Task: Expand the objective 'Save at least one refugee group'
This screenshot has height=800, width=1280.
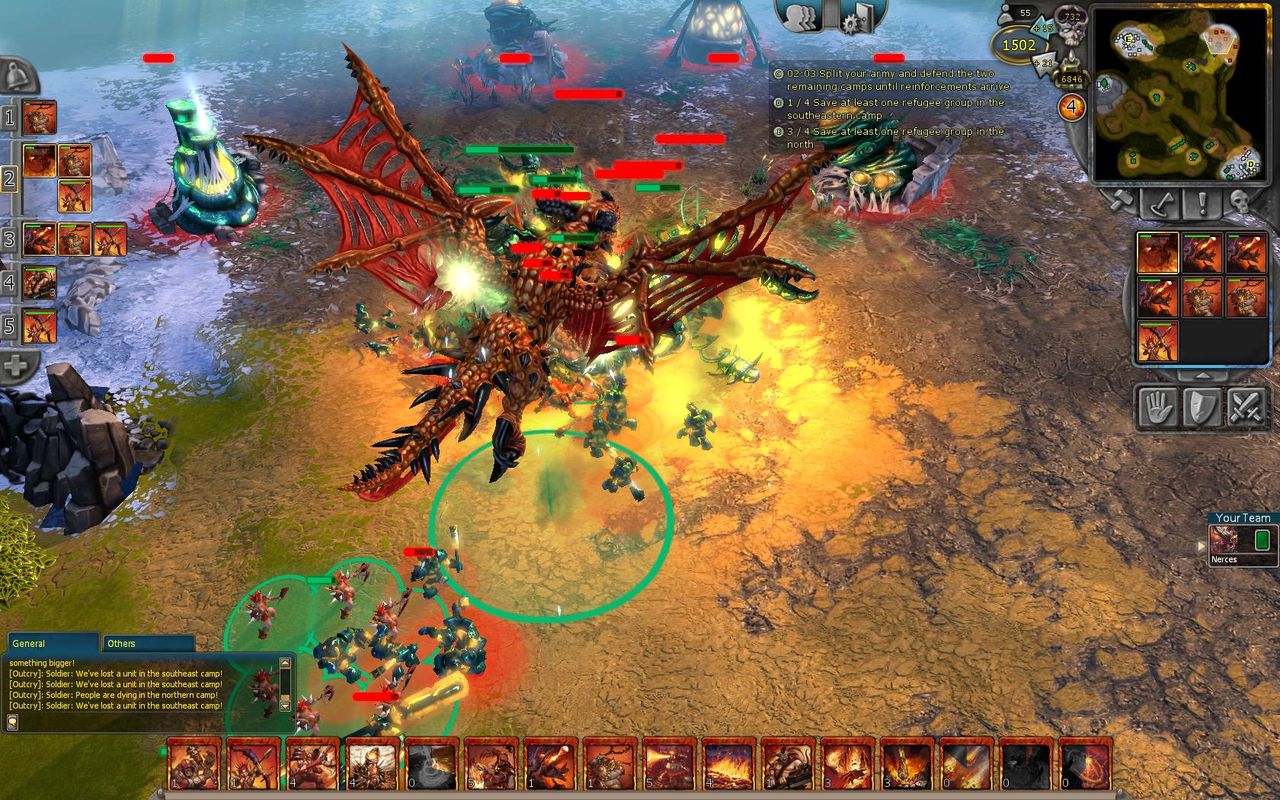Action: click(x=778, y=102)
